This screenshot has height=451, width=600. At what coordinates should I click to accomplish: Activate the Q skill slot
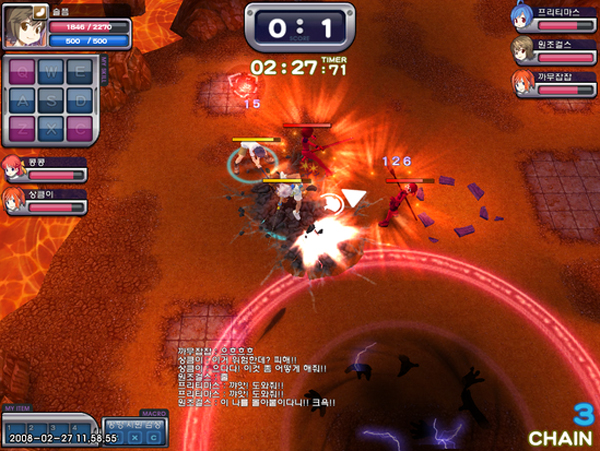click(23, 72)
